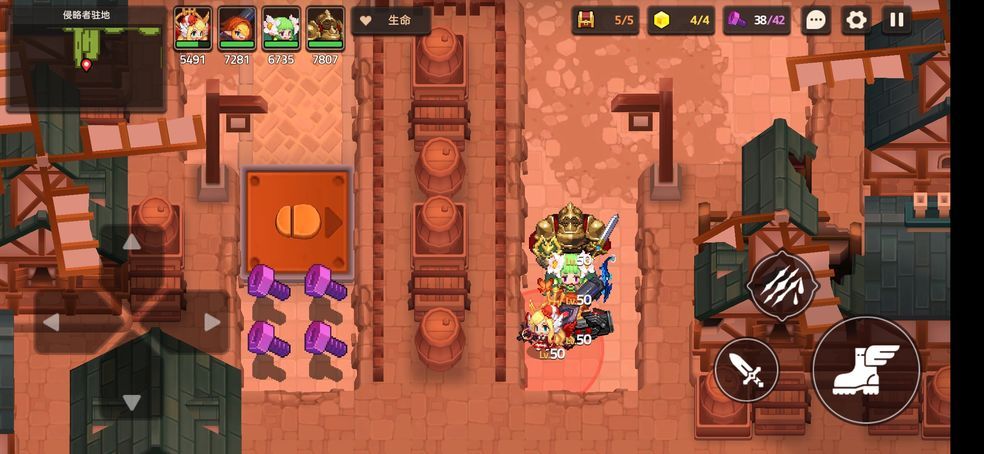Viewport: 984px width, 454px height.
Task: Open the minimap in the corner
Action: pos(86,58)
